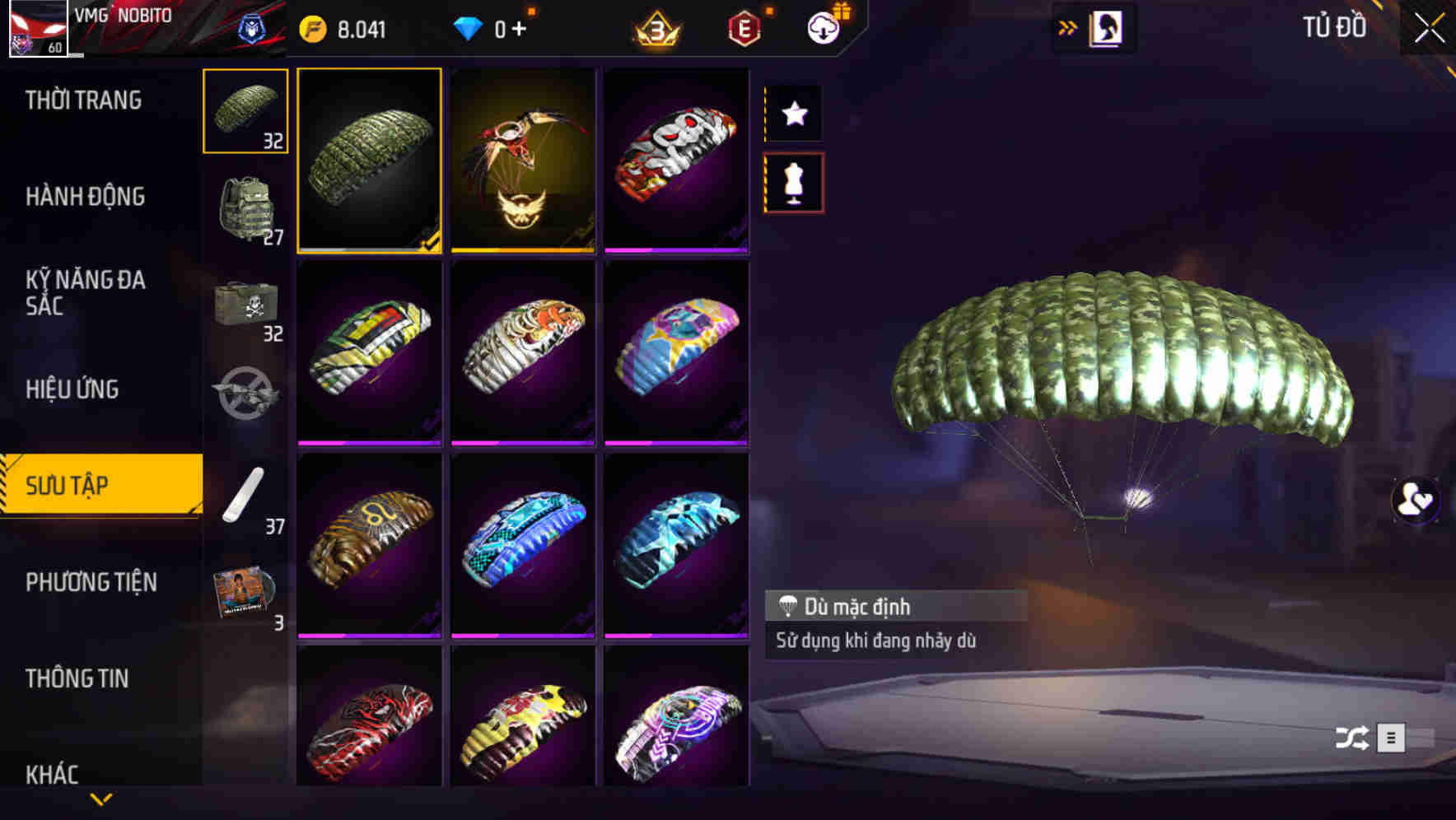Switch to the SƯU TẬP tab
The image size is (1456, 820).
tap(99, 486)
